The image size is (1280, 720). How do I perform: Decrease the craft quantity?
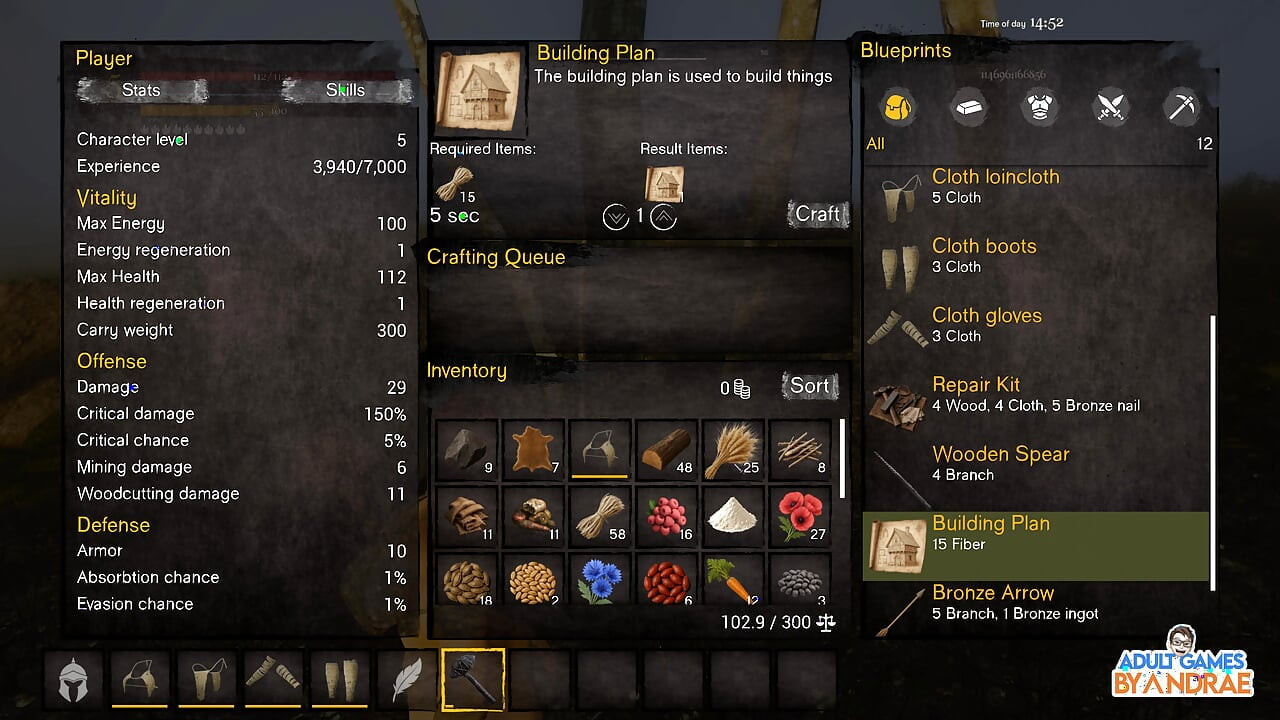616,216
